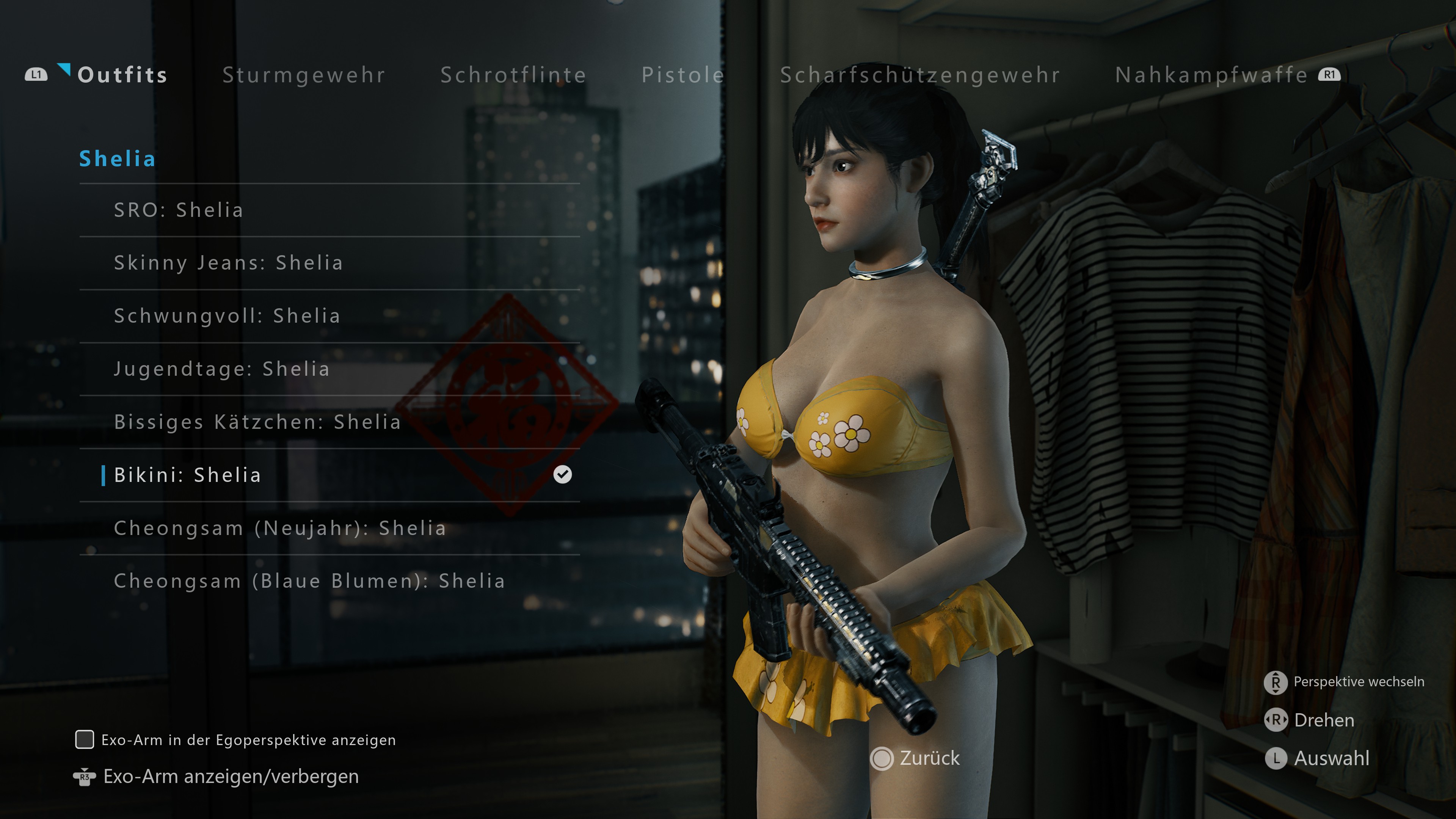Equip Cheongsam (Neujahr): Shelia outfit

(x=280, y=529)
